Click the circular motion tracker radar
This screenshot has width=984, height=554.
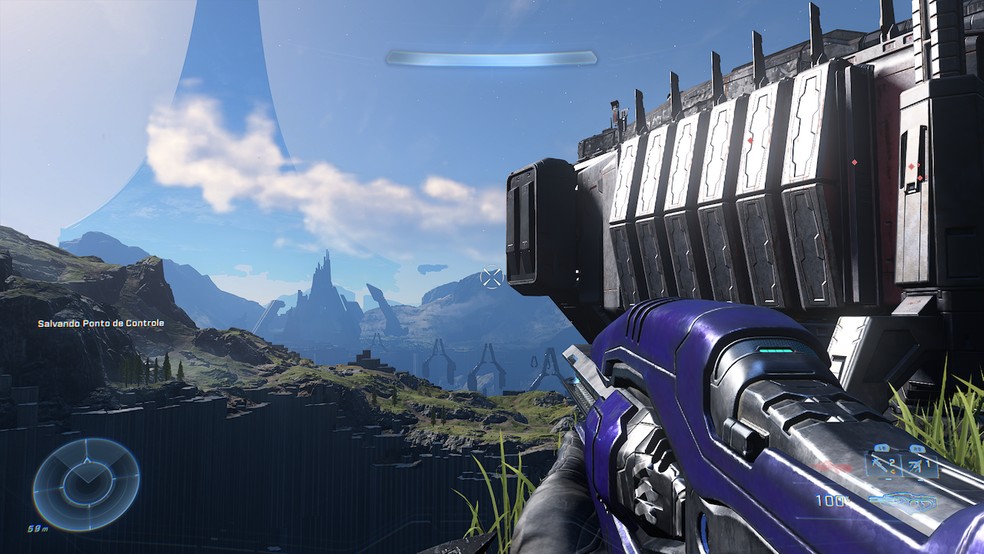coord(86,485)
